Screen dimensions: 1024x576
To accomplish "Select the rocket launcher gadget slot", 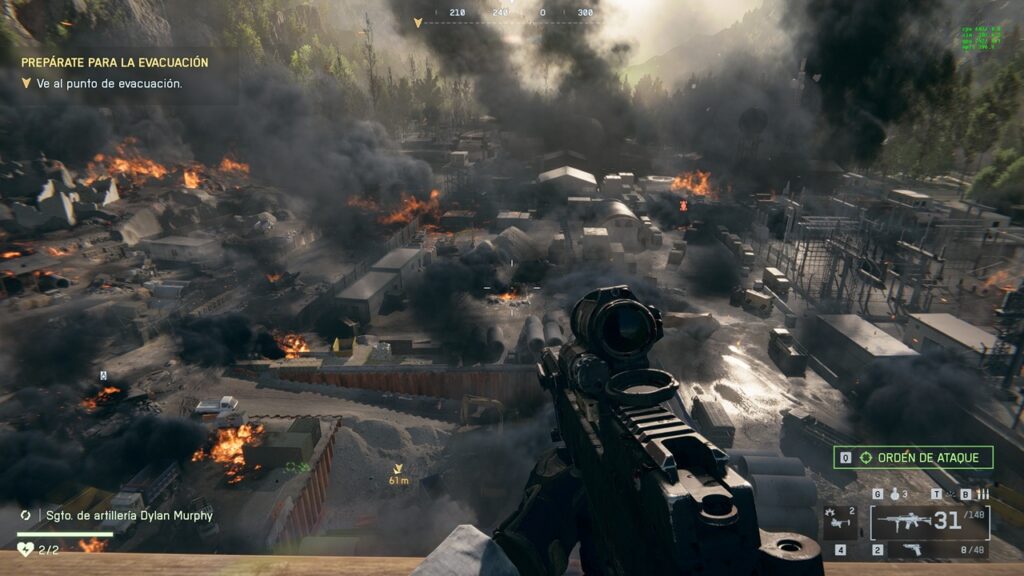I will click(x=839, y=521).
